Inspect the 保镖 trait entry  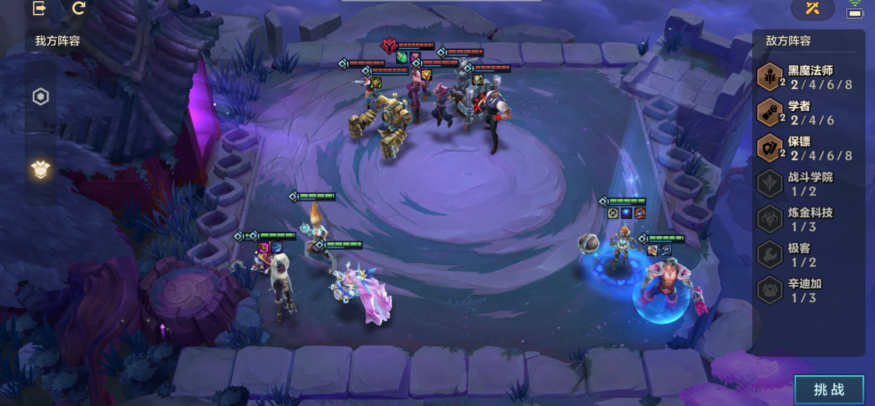tap(808, 149)
